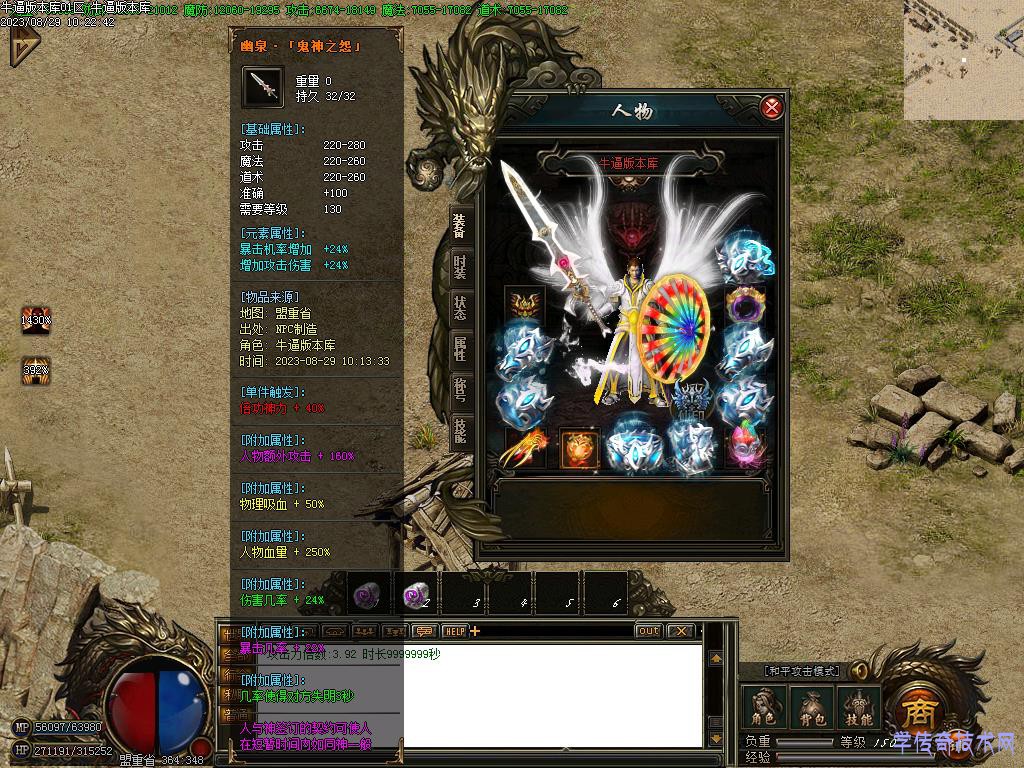Select the purple ring equipment slot
This screenshot has height=768, width=1024.
[x=745, y=303]
